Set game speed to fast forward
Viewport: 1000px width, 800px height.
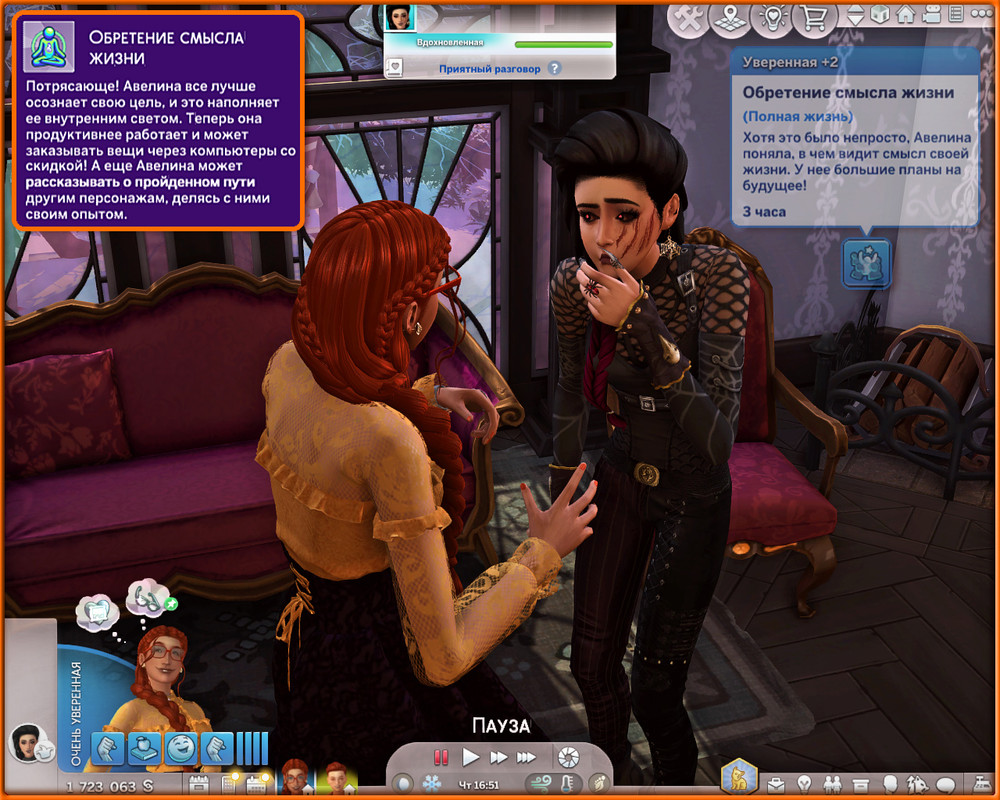(x=498, y=758)
